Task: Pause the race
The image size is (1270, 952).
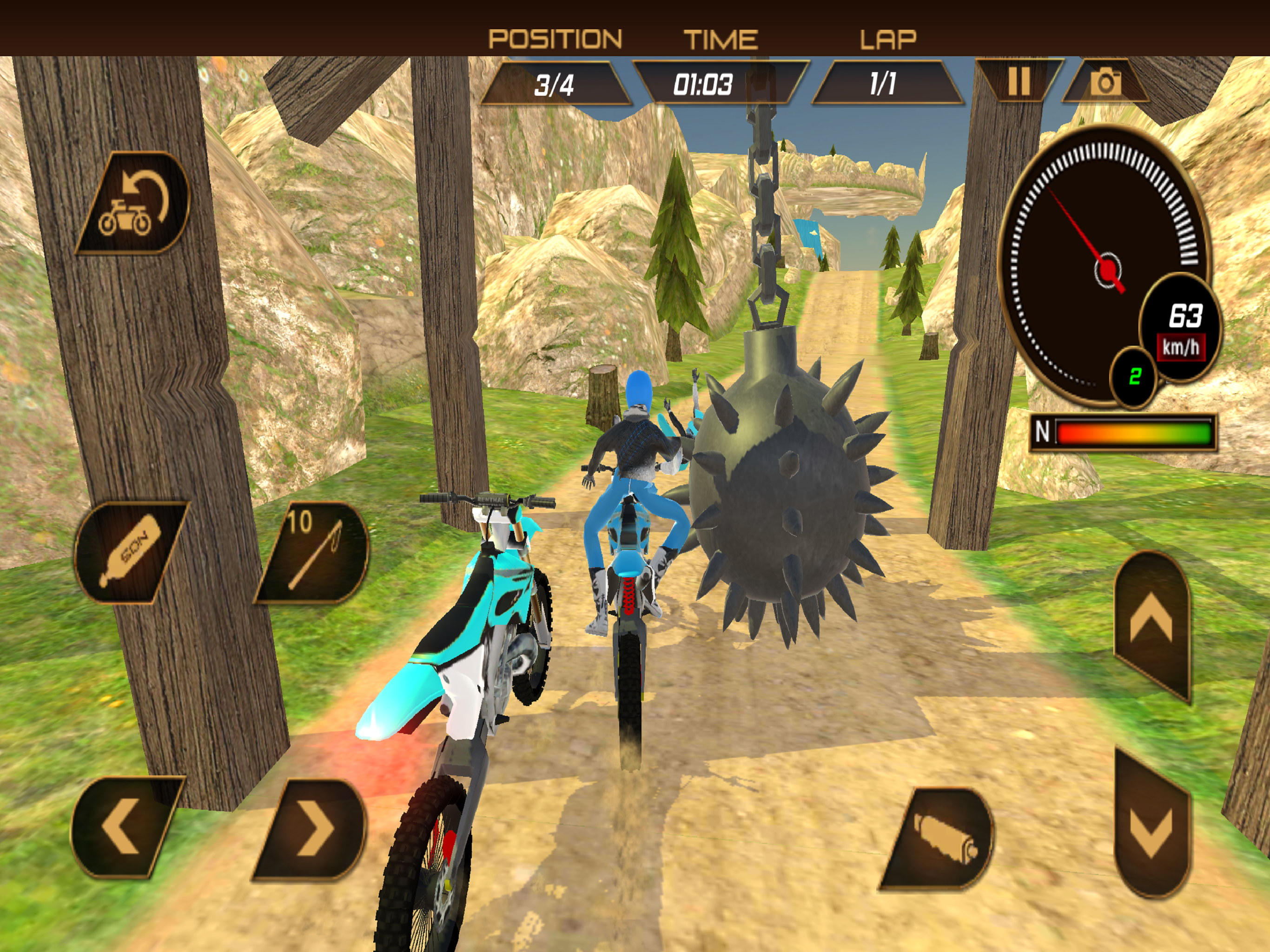Action: (1019, 81)
